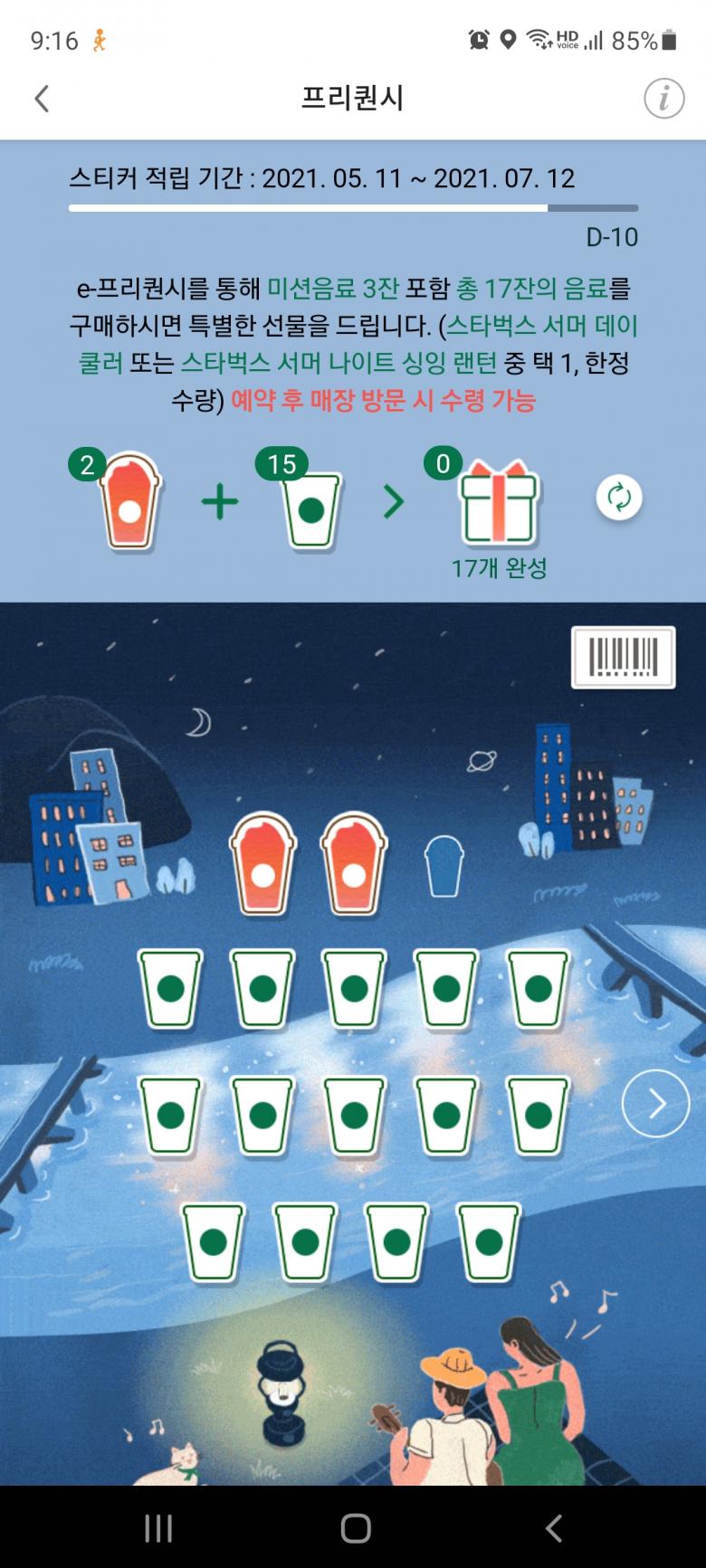Open the barcode button
The width and height of the screenshot is (706, 1568).
[624, 657]
